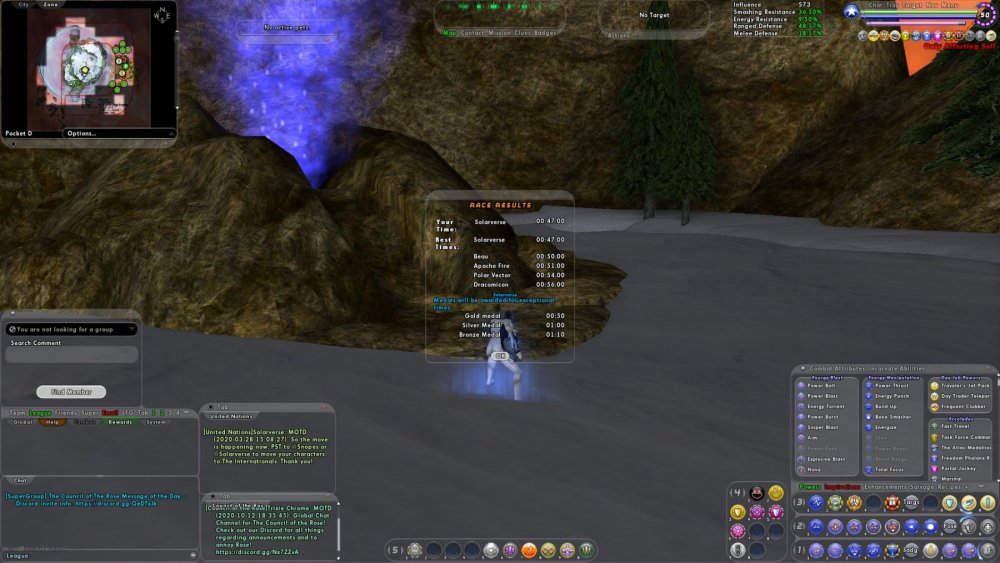Screen dimensions: 1000x563
Task: Type in the Search Comment field
Action: click(x=71, y=355)
